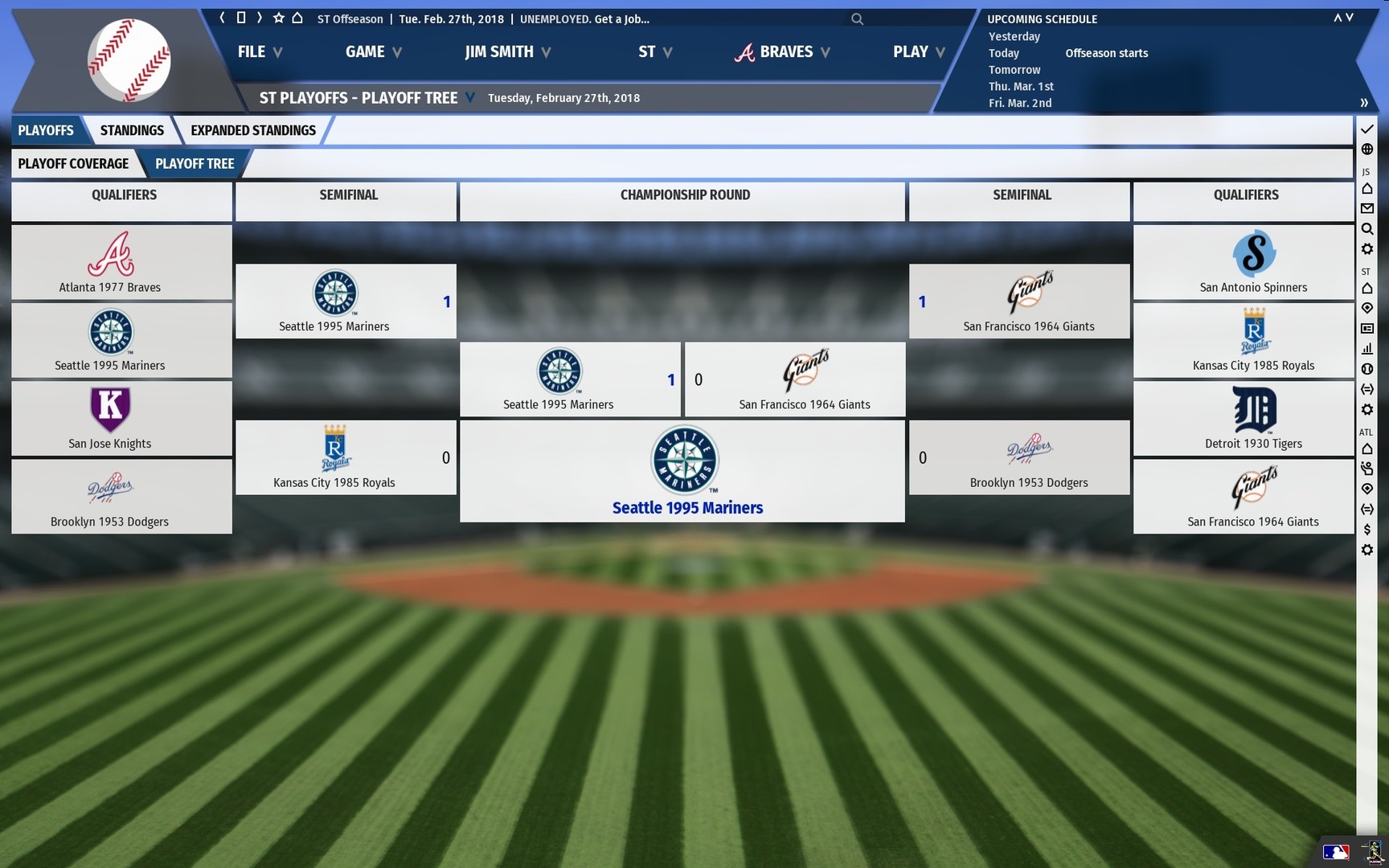Switch to the STANDINGS tab
The image size is (1389, 868).
tap(132, 129)
